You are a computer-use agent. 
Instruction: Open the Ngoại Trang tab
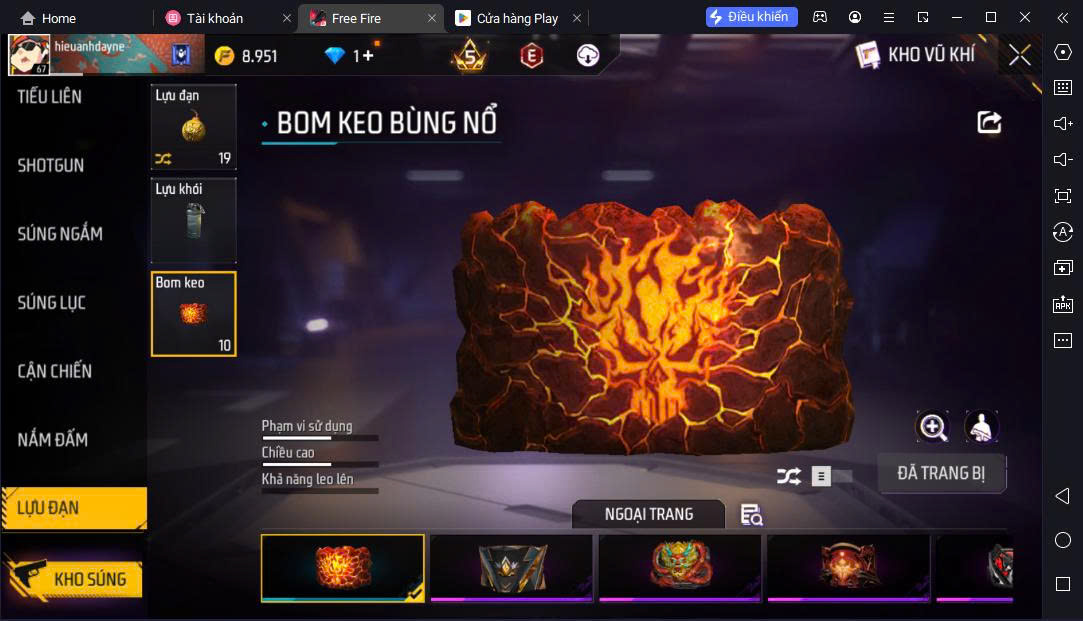tap(648, 514)
